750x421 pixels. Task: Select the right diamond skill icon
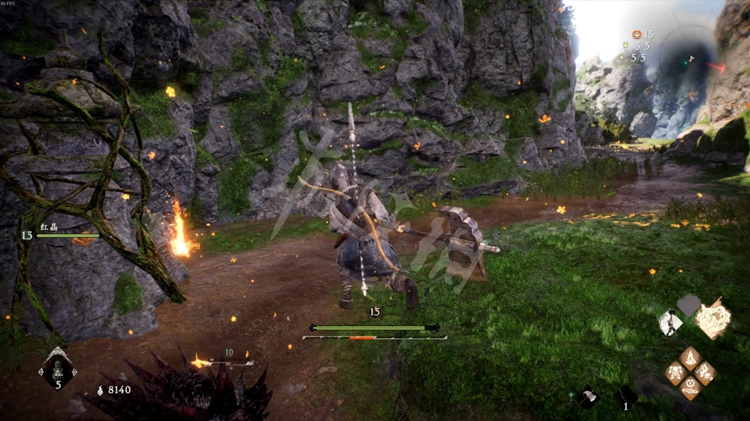(x=705, y=372)
